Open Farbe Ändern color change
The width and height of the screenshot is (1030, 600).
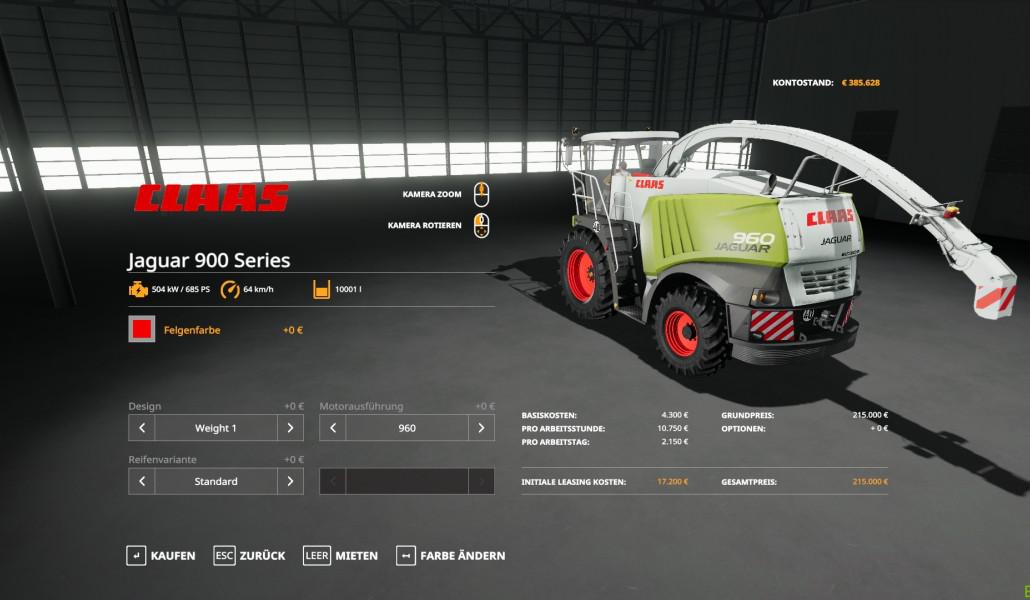point(451,555)
